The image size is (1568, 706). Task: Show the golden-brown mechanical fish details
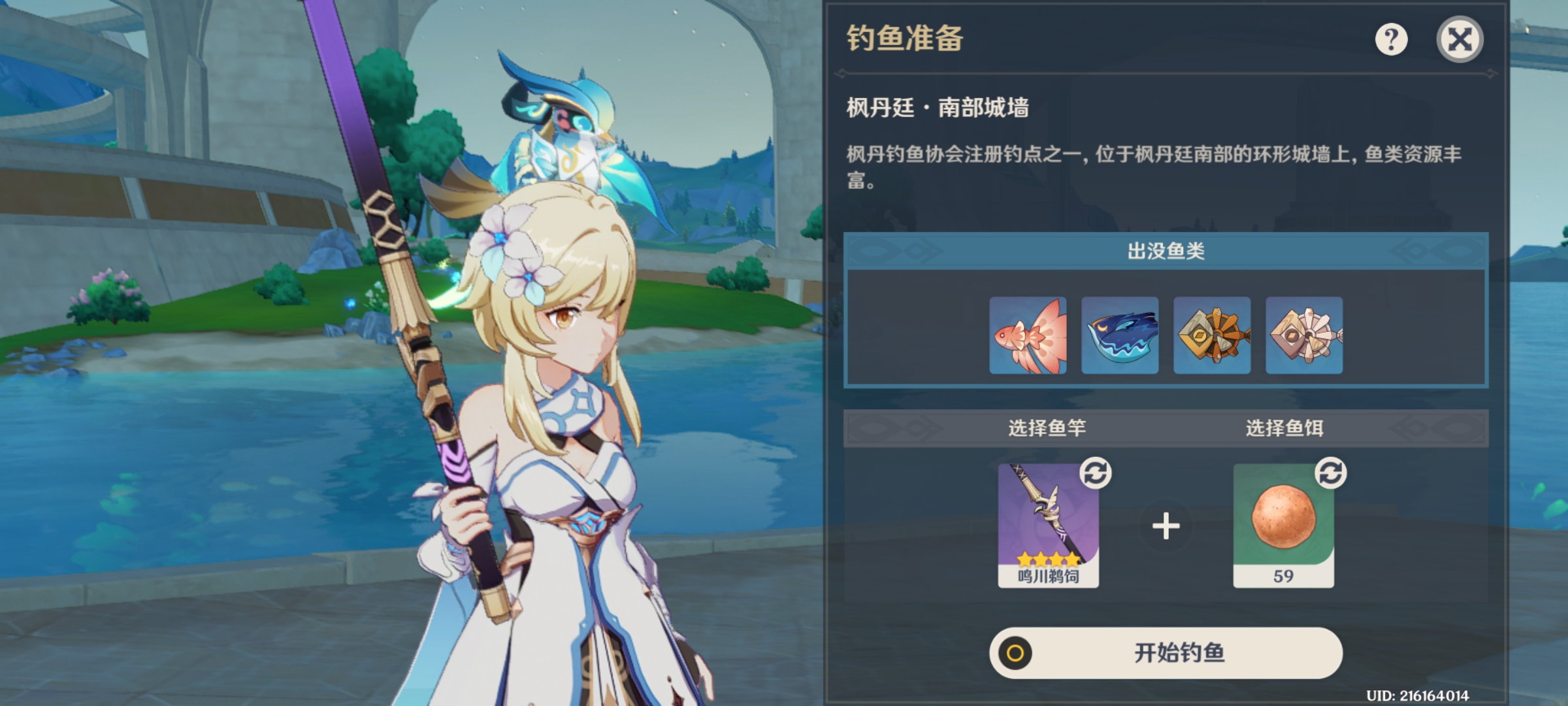pos(1212,335)
